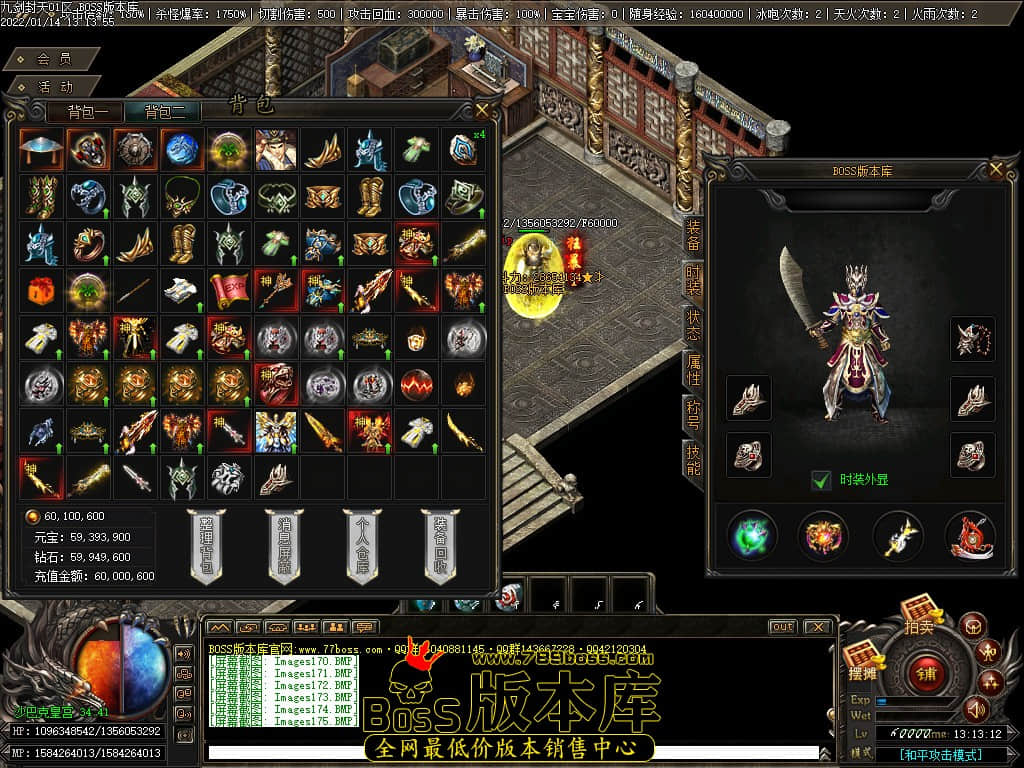Select the green orb fashion slot

point(752,535)
